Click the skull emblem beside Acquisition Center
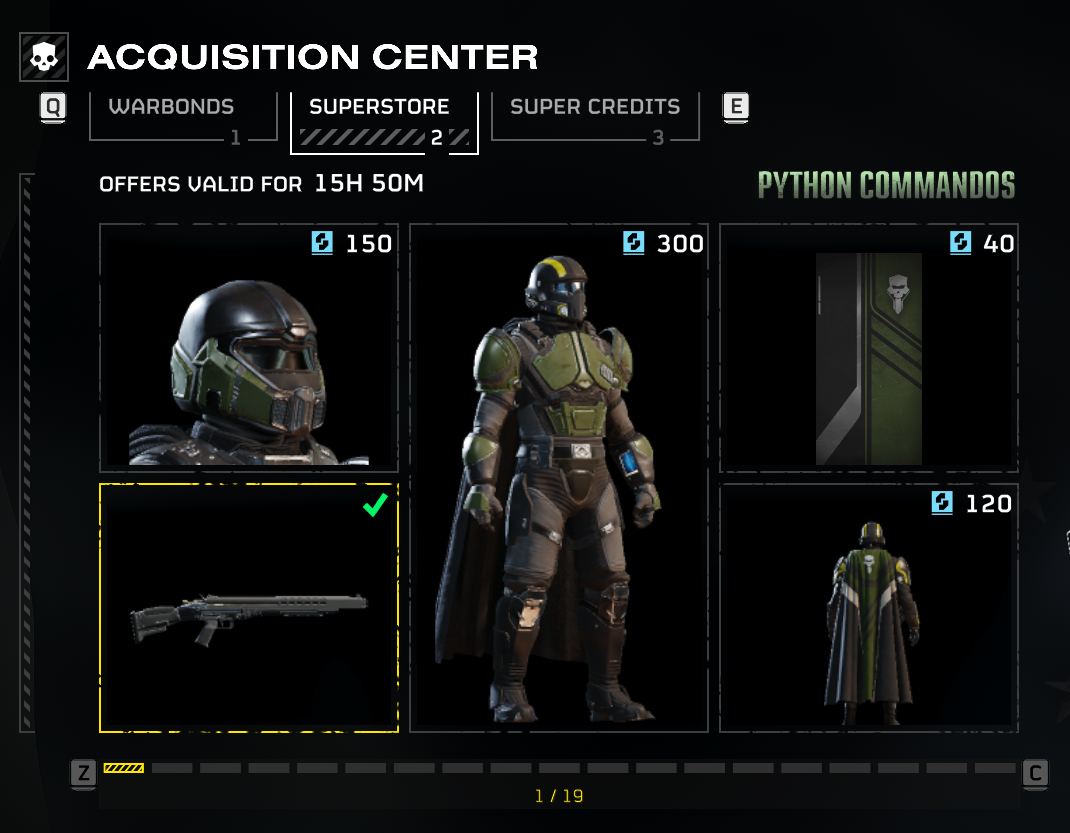1070x833 pixels. [44, 58]
